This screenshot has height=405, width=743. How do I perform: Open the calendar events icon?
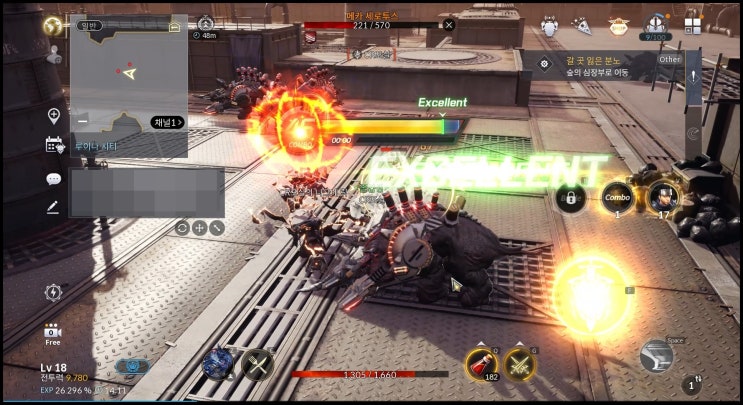click(x=54, y=145)
